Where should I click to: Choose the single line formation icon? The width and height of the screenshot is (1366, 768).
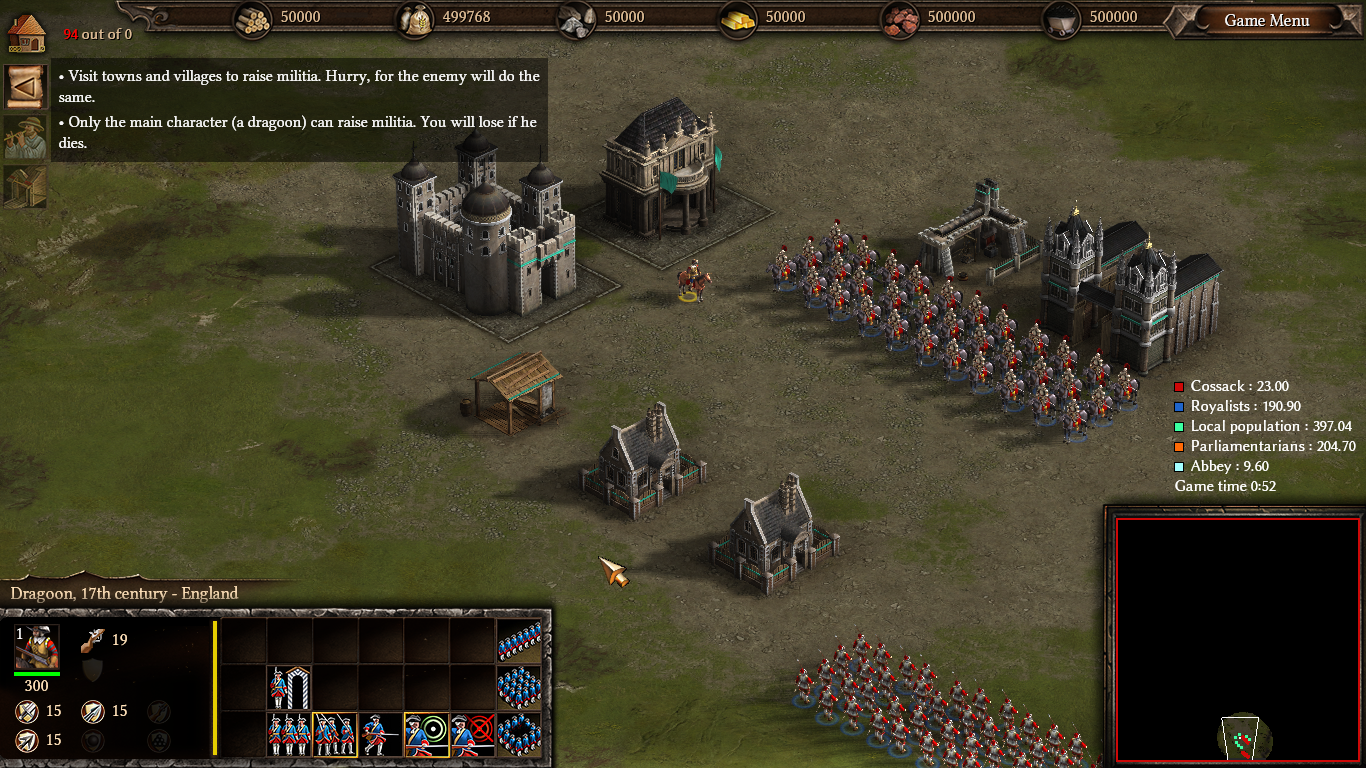(519, 642)
